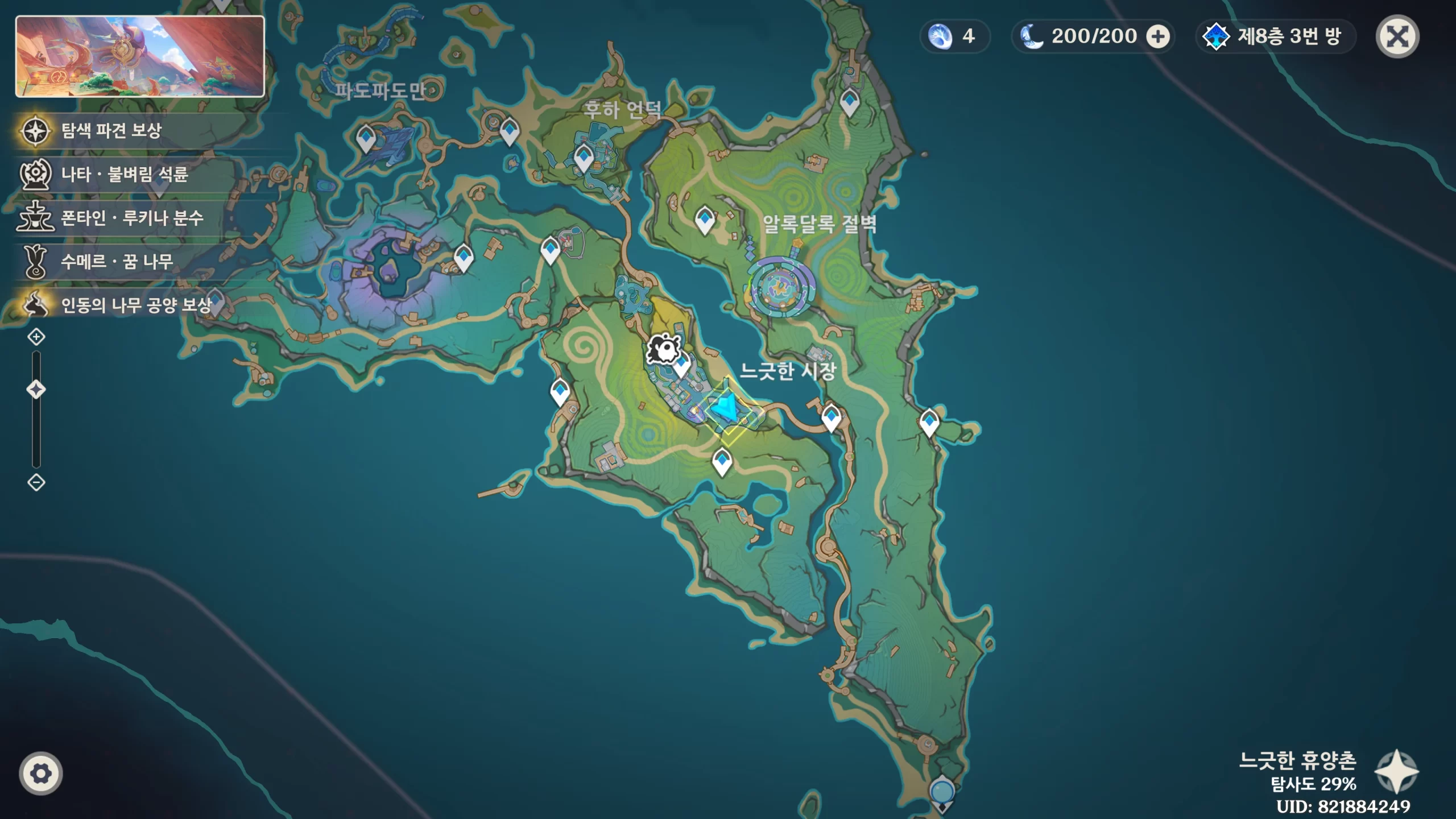This screenshot has height=819, width=1456.
Task: Open 탐색 파견 보상 expedition rewards
Action: click(111, 131)
